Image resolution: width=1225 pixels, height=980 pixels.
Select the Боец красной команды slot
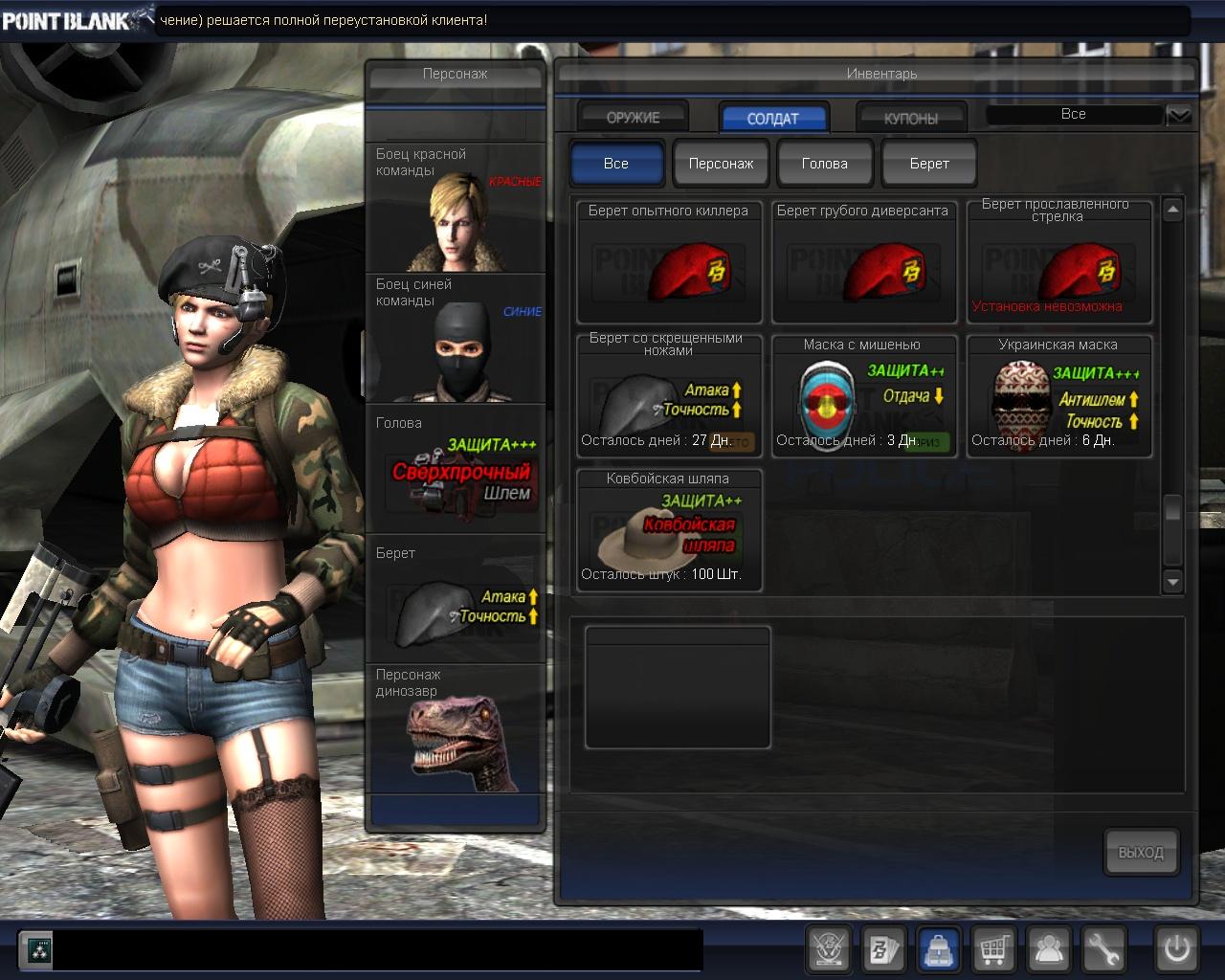(x=456, y=208)
